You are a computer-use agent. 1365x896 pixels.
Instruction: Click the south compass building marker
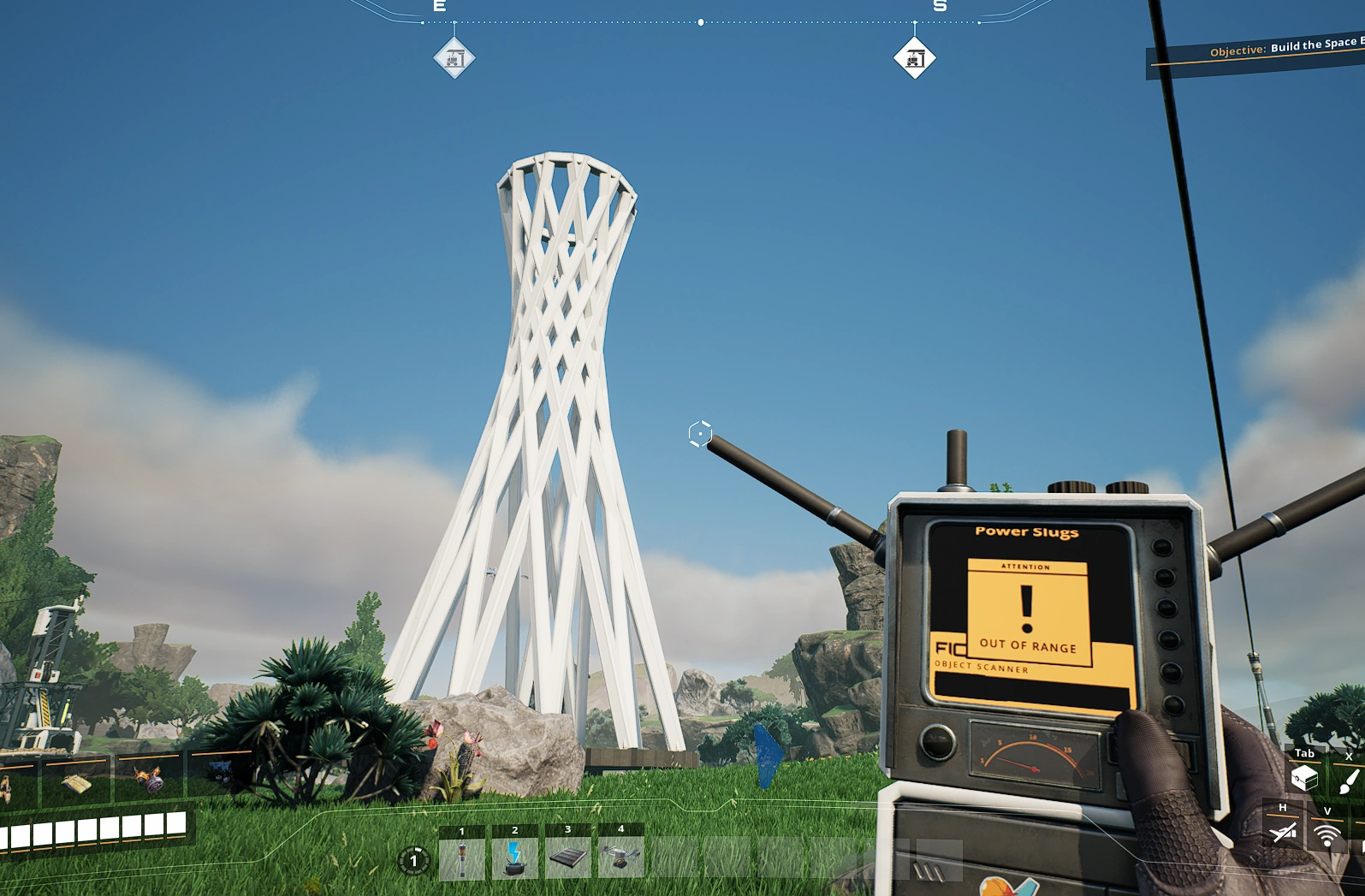(x=914, y=58)
